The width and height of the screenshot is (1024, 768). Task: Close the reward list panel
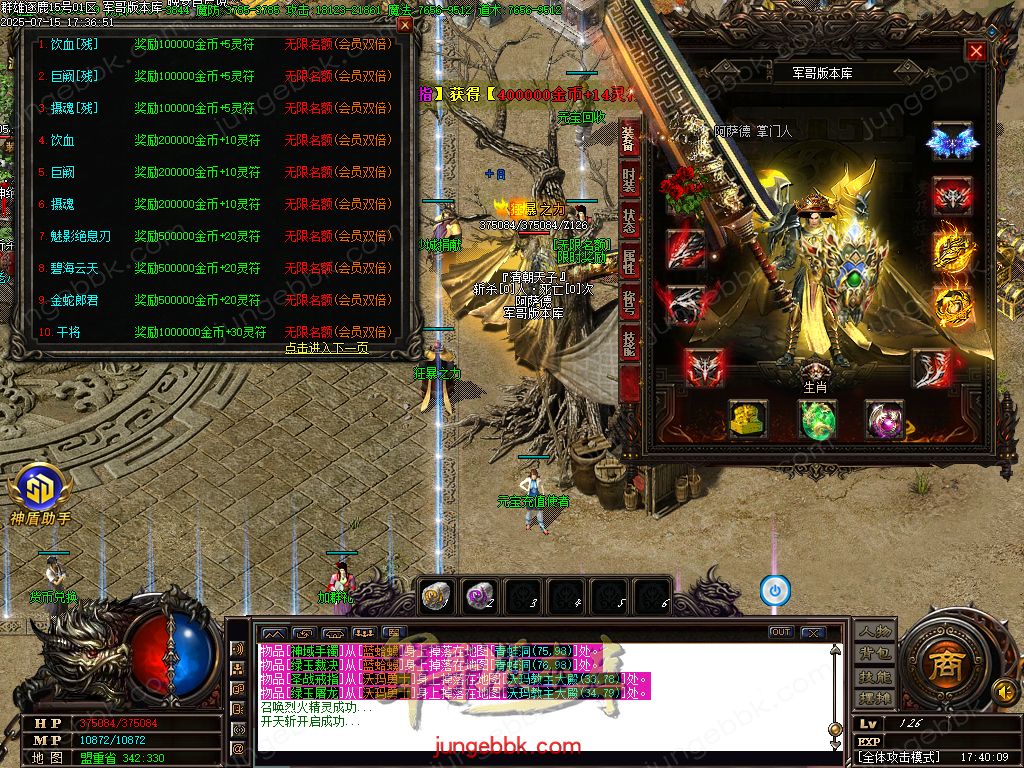[x=404, y=25]
